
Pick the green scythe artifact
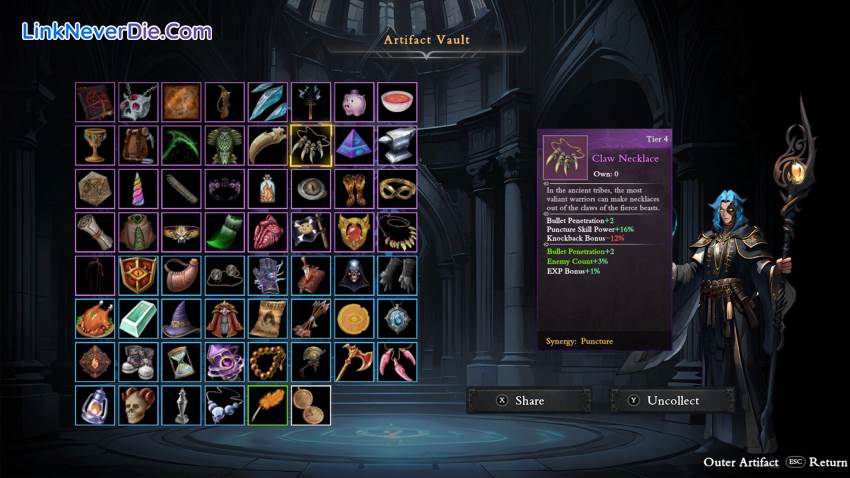tap(181, 145)
